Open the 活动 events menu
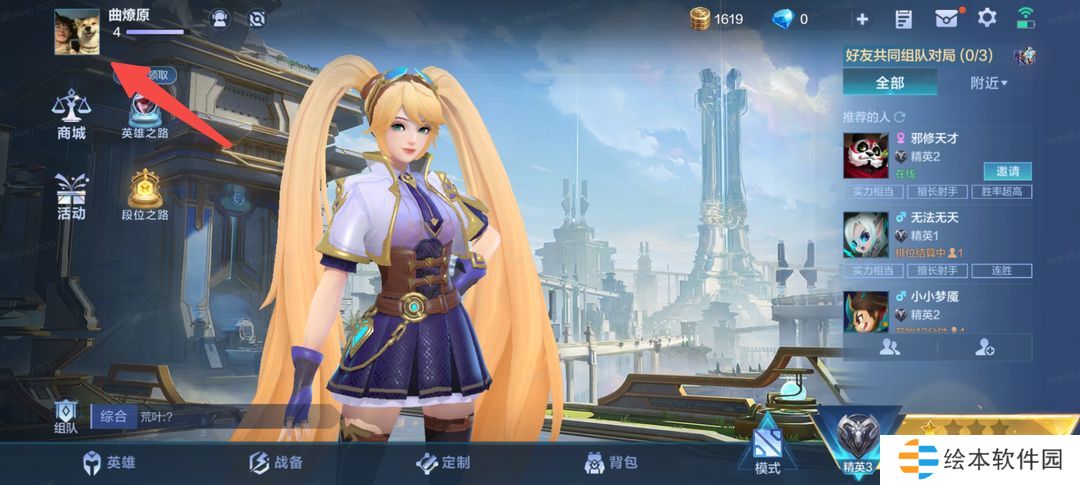 tap(71, 196)
